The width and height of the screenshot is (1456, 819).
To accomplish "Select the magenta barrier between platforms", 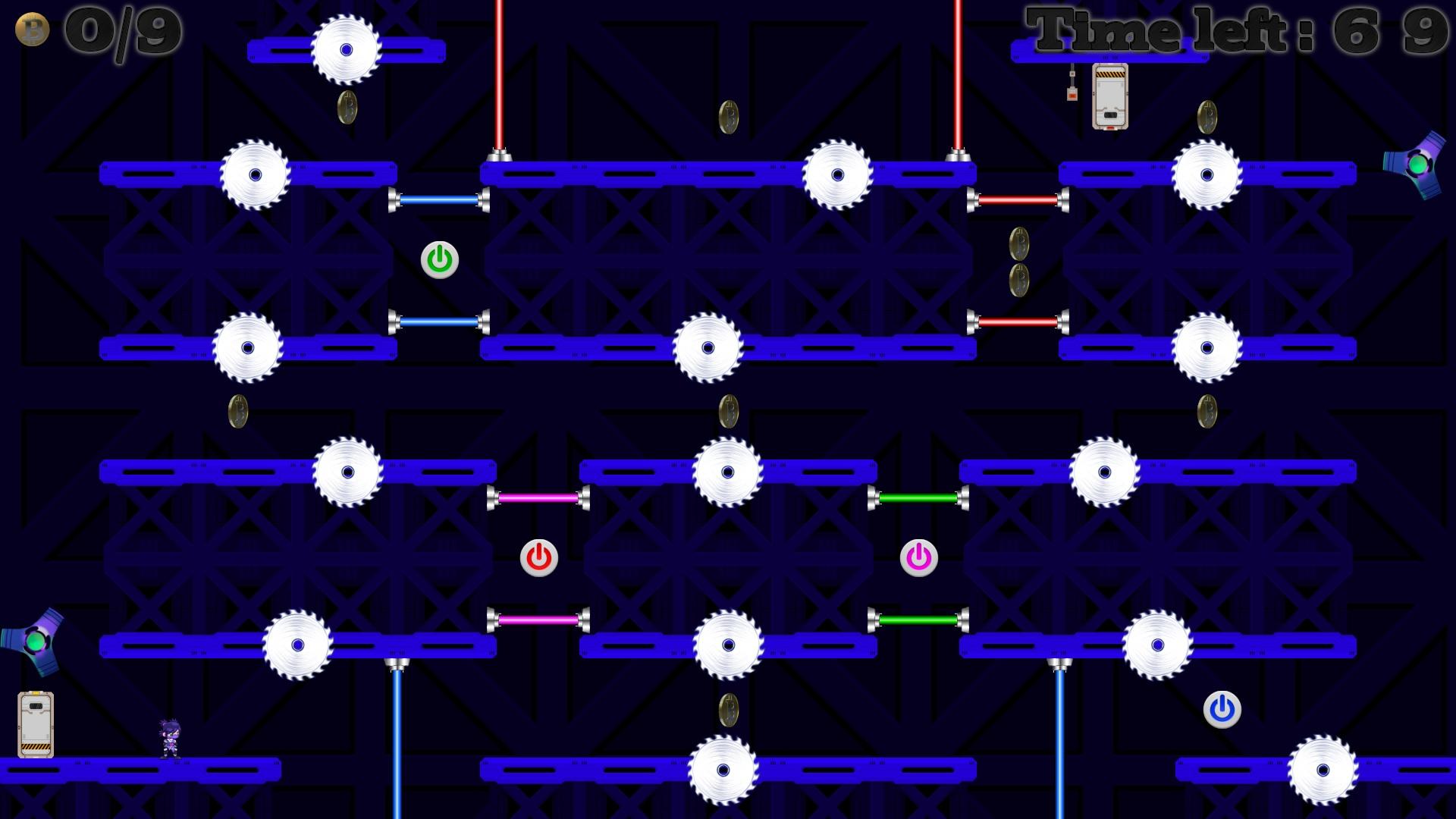I will [540, 498].
